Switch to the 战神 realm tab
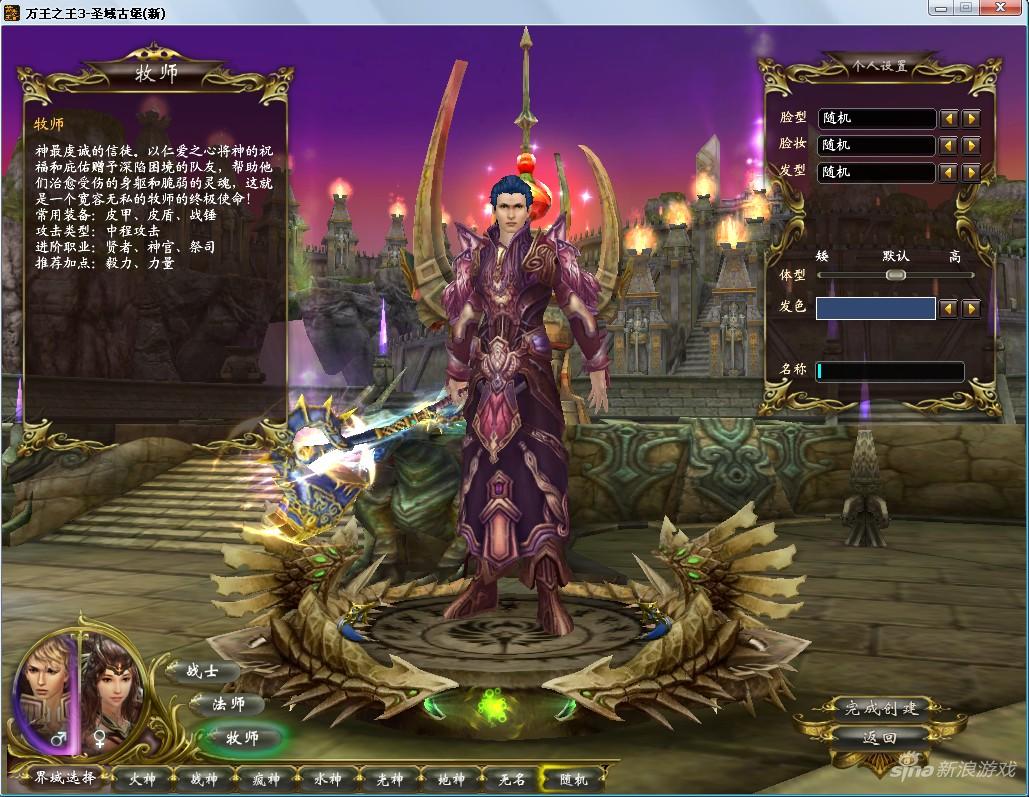This screenshot has height=797, width=1029. tap(203, 779)
